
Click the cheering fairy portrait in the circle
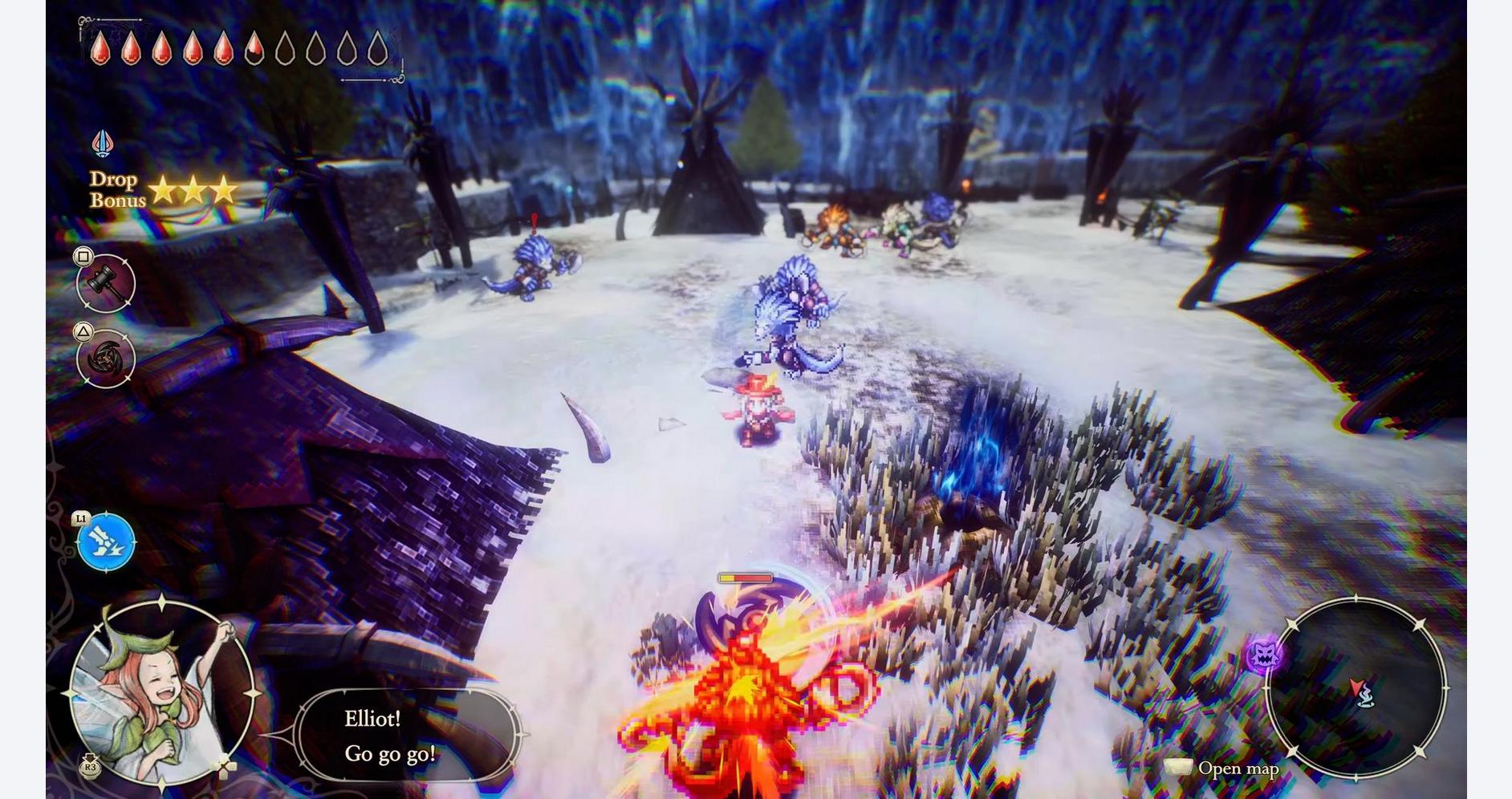tap(161, 692)
